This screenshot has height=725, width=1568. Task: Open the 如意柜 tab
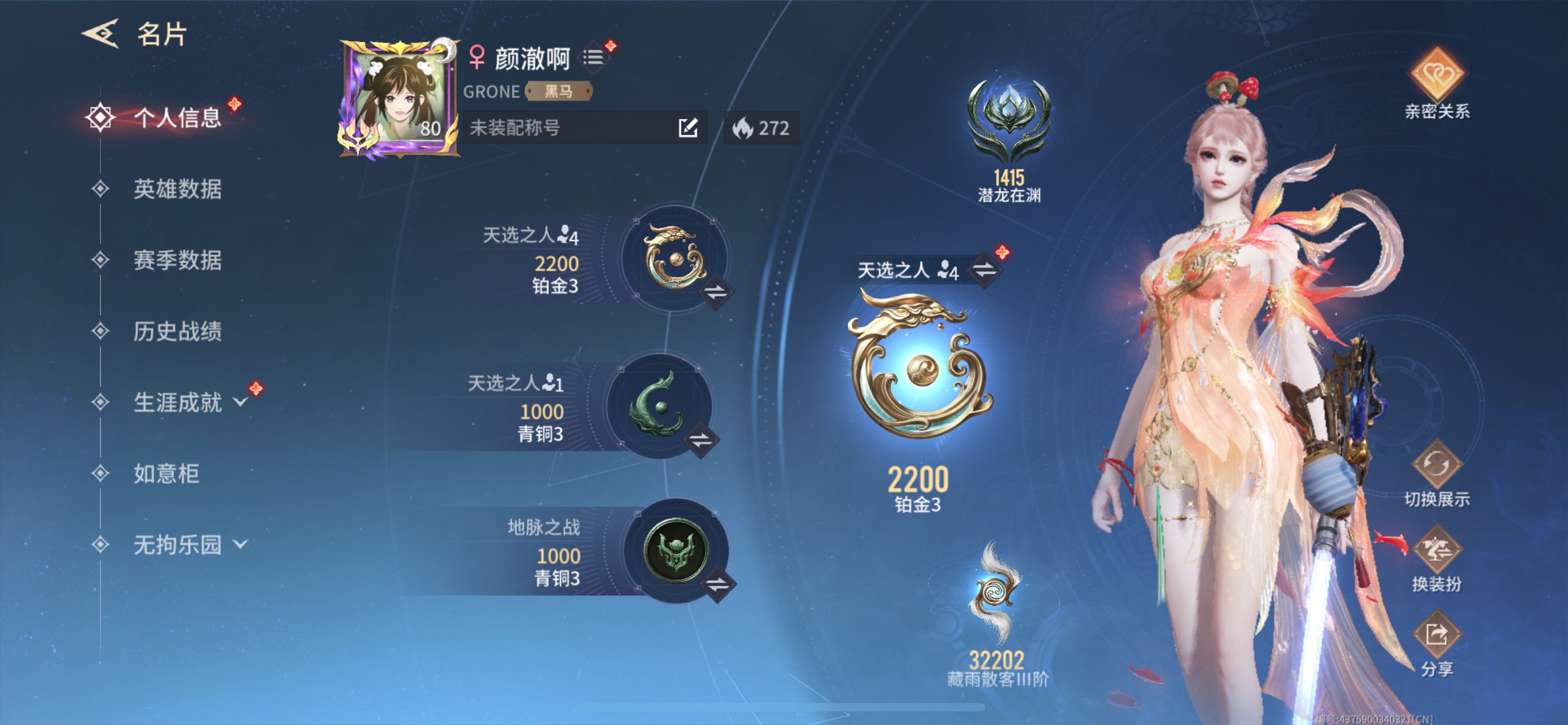[x=166, y=473]
